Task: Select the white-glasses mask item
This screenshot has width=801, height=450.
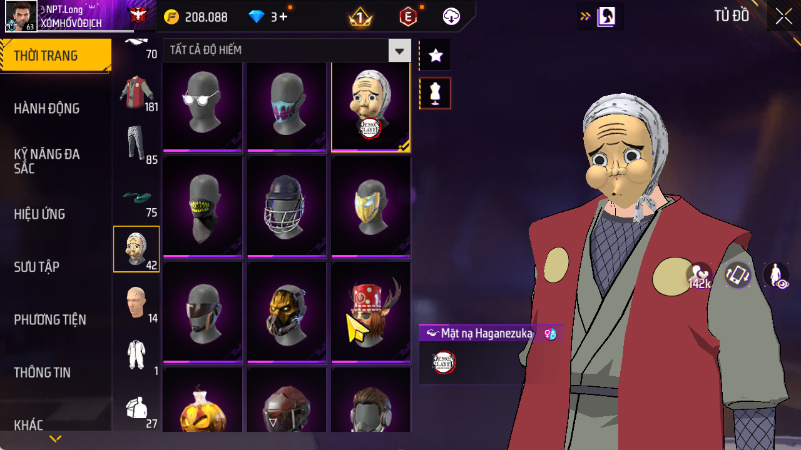Action: [205, 107]
